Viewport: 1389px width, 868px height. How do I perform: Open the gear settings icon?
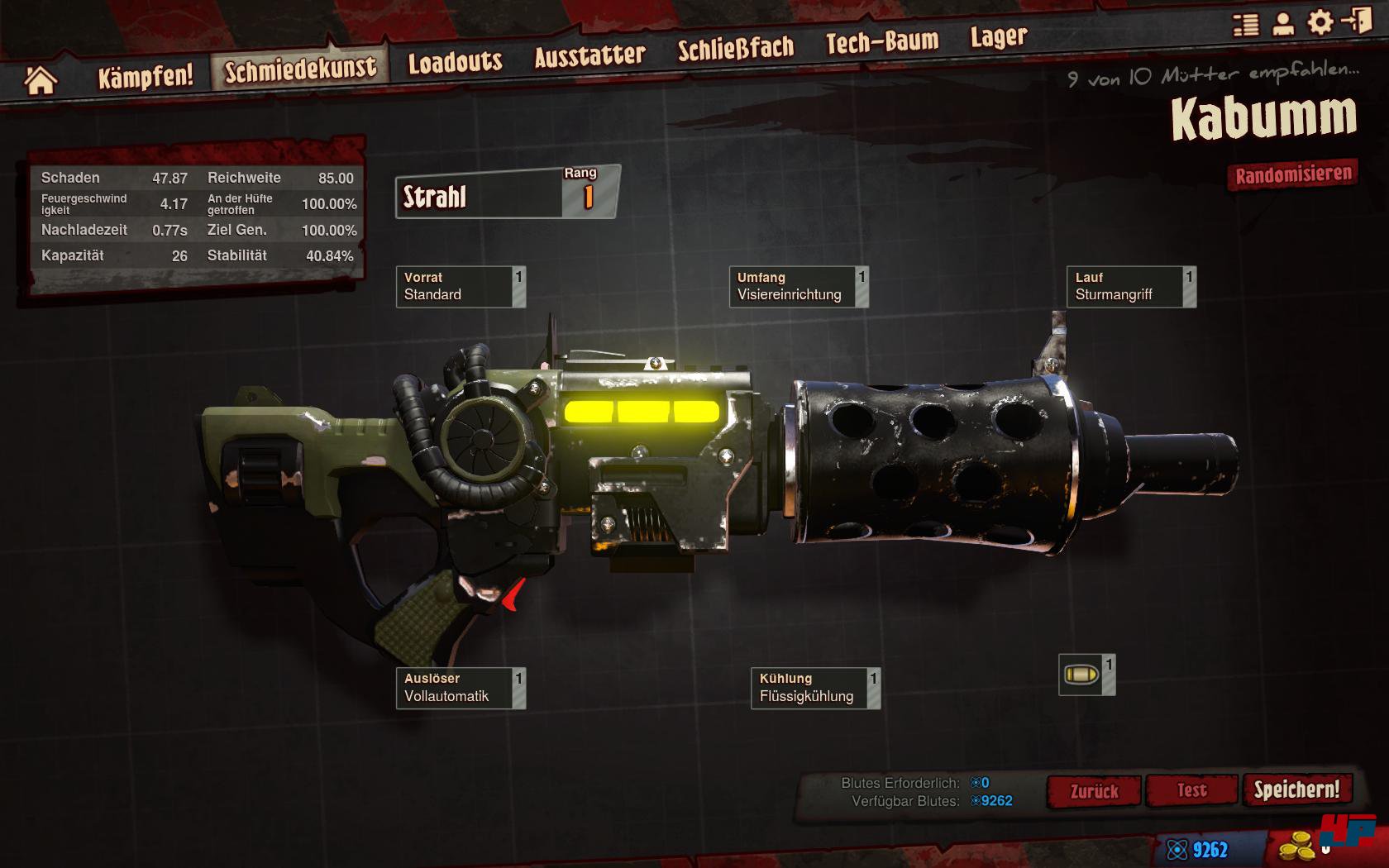tap(1320, 22)
